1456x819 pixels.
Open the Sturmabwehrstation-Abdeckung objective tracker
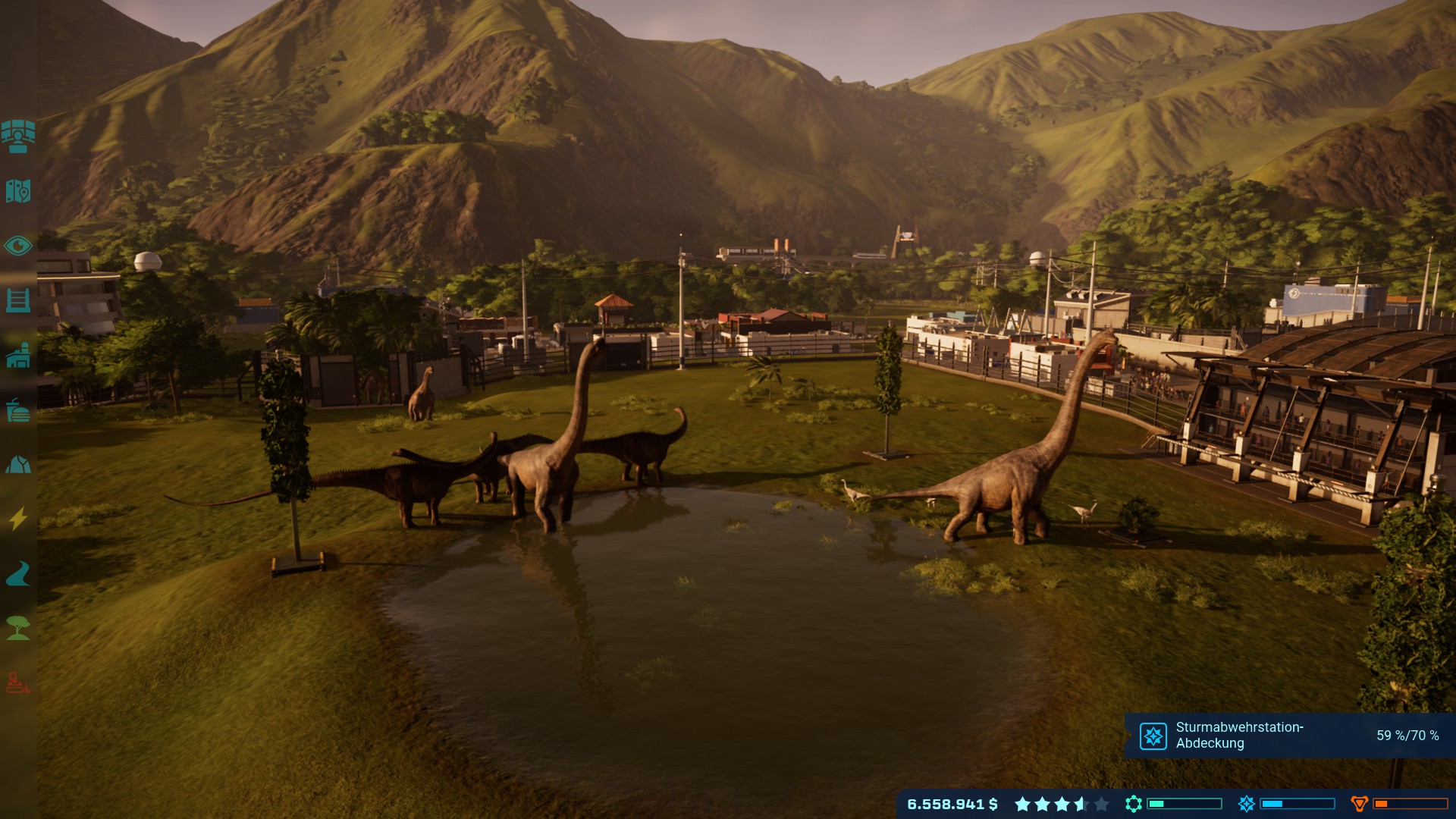click(x=1289, y=736)
